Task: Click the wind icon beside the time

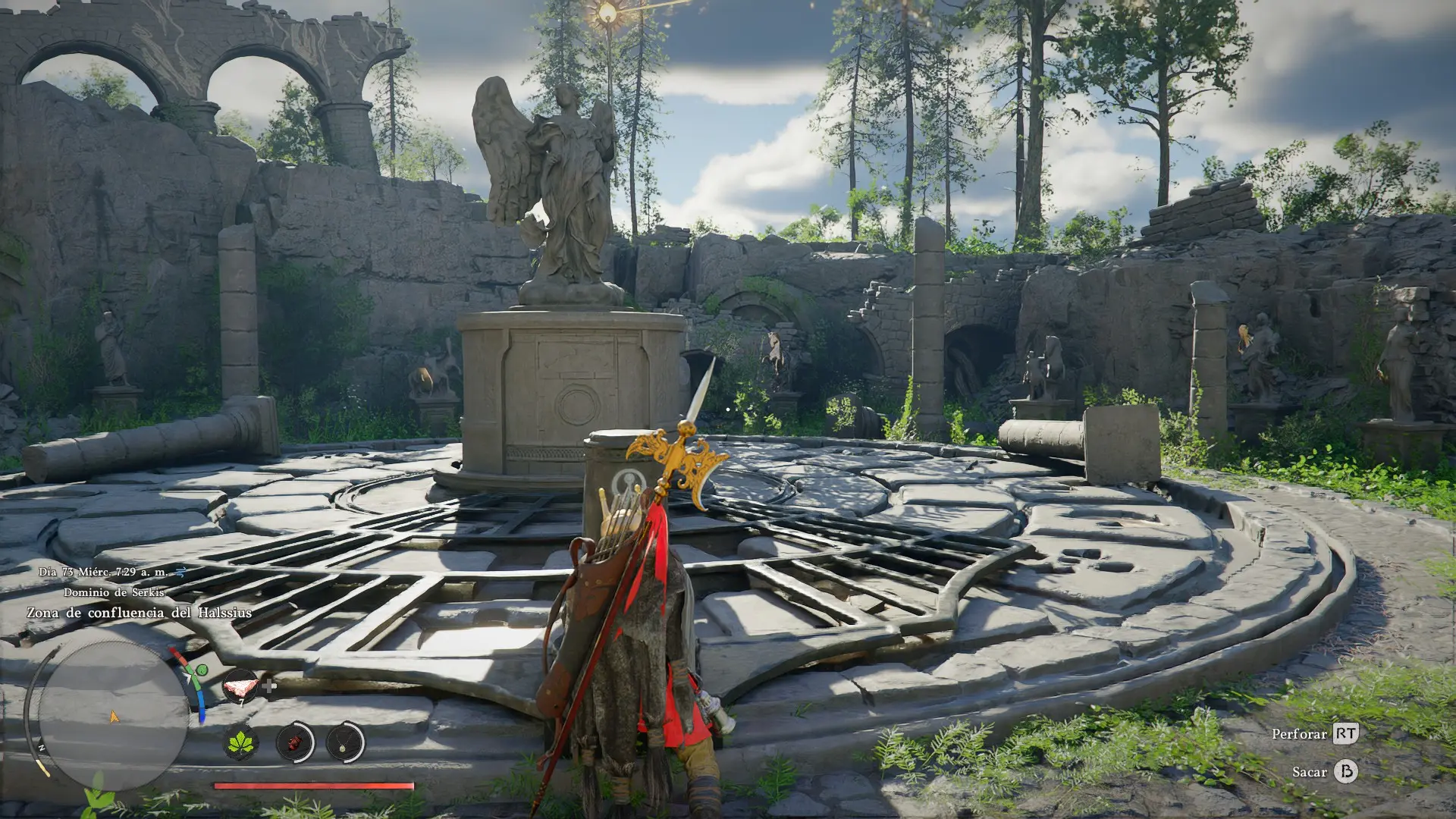Action: (180, 572)
